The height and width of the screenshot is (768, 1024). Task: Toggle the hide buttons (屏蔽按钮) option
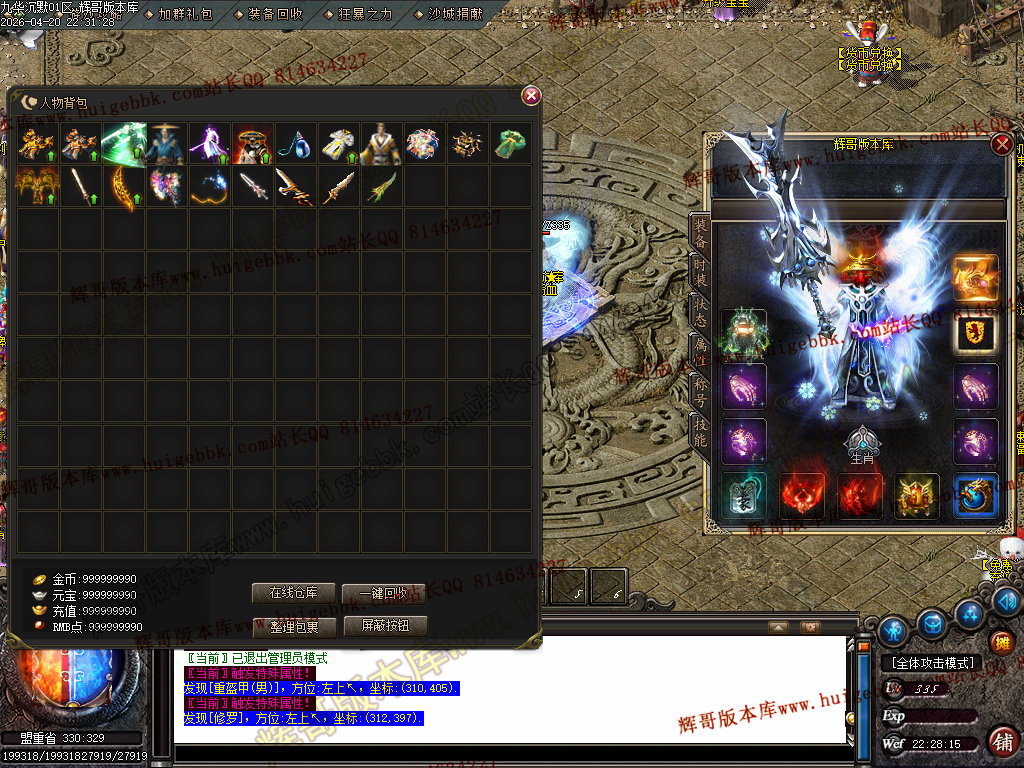click(x=385, y=627)
